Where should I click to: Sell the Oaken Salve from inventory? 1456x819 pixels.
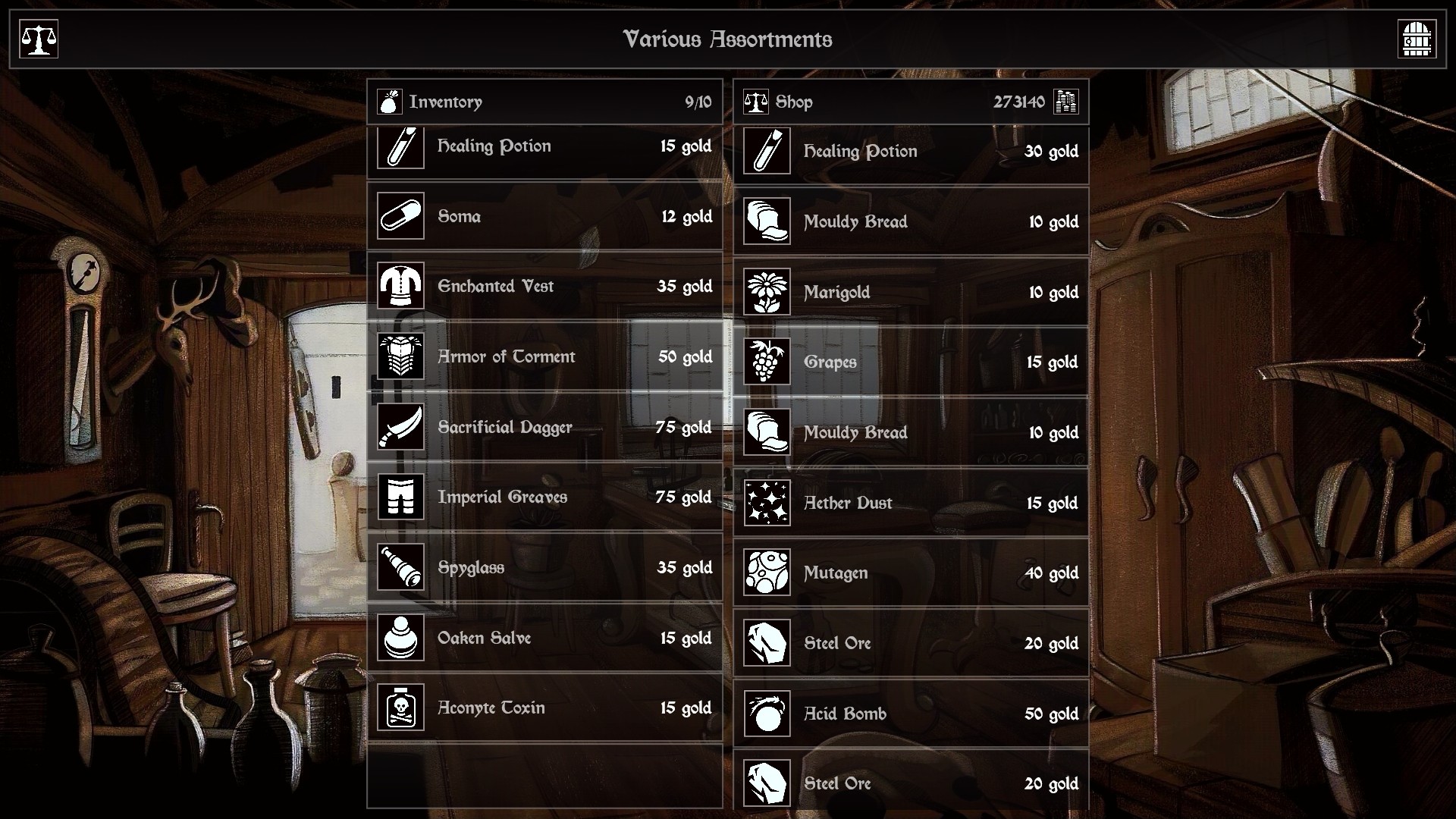[544, 638]
